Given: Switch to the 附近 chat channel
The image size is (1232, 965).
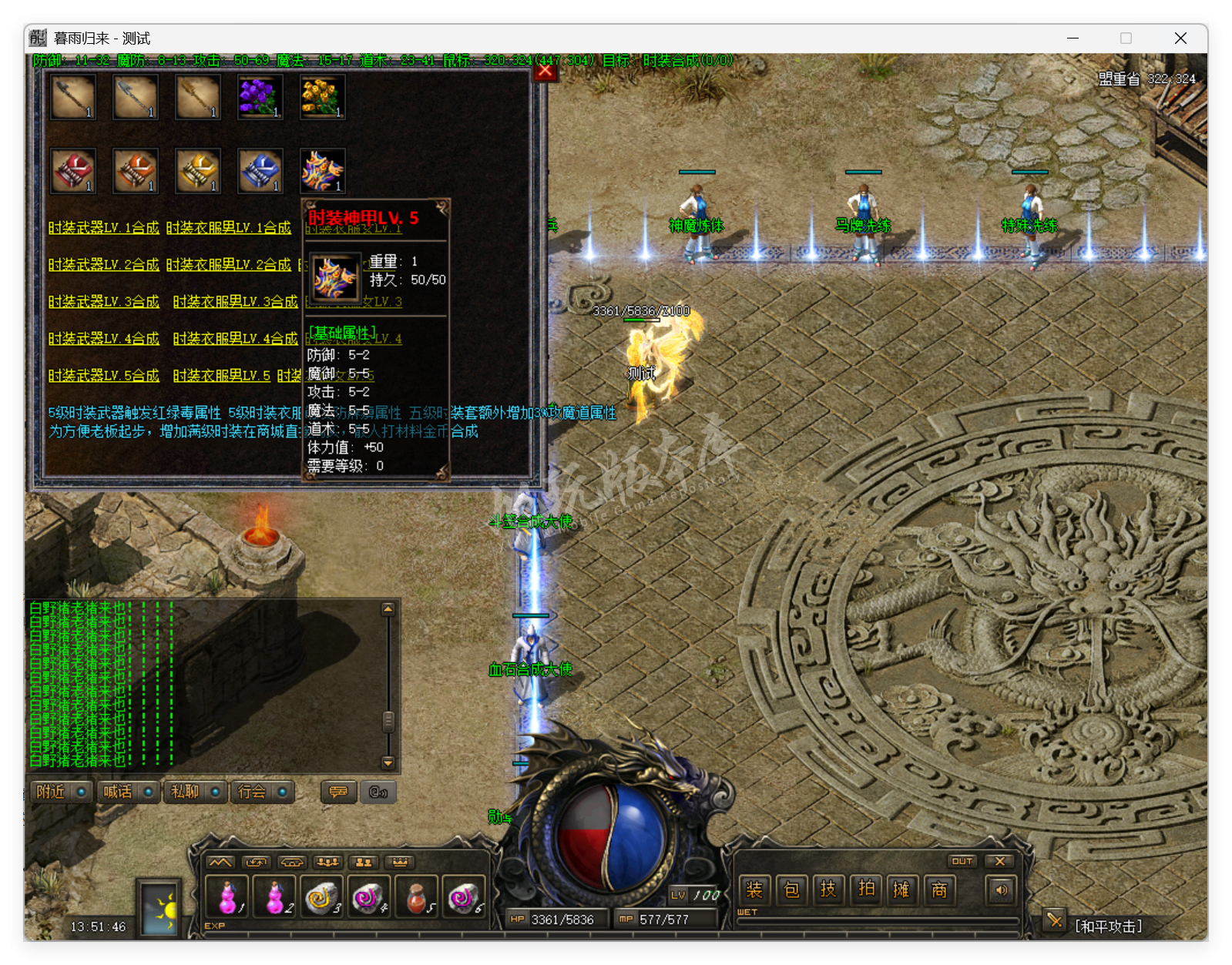Looking at the screenshot, I should pos(52,792).
